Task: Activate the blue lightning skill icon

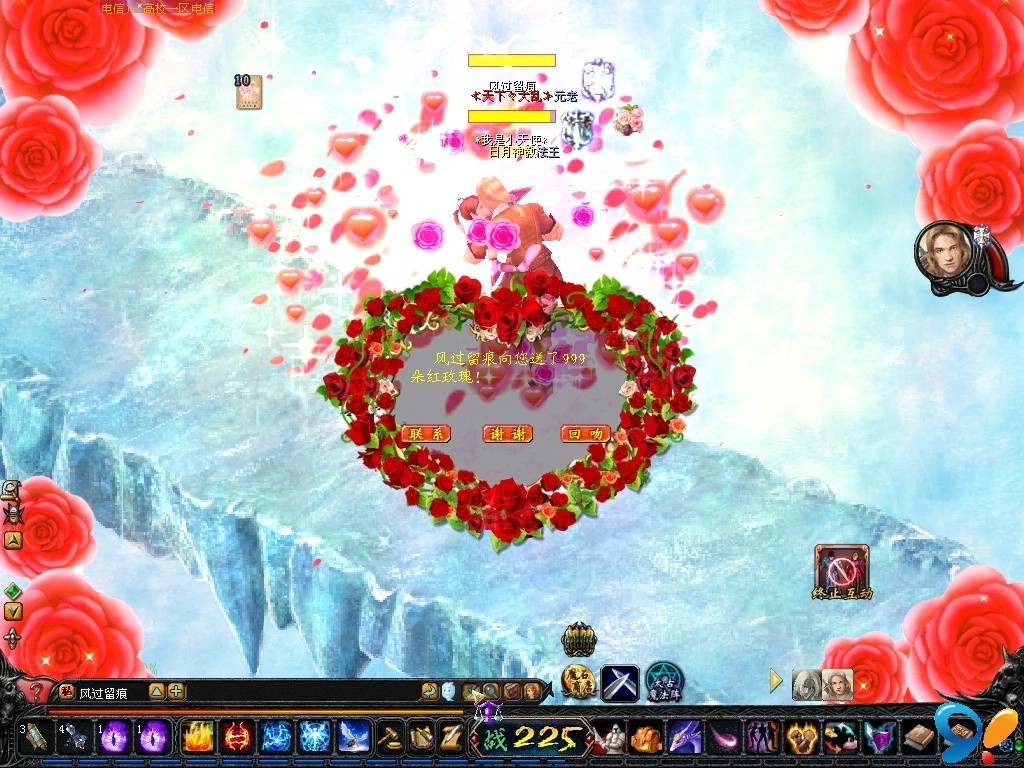Action: (x=276, y=738)
